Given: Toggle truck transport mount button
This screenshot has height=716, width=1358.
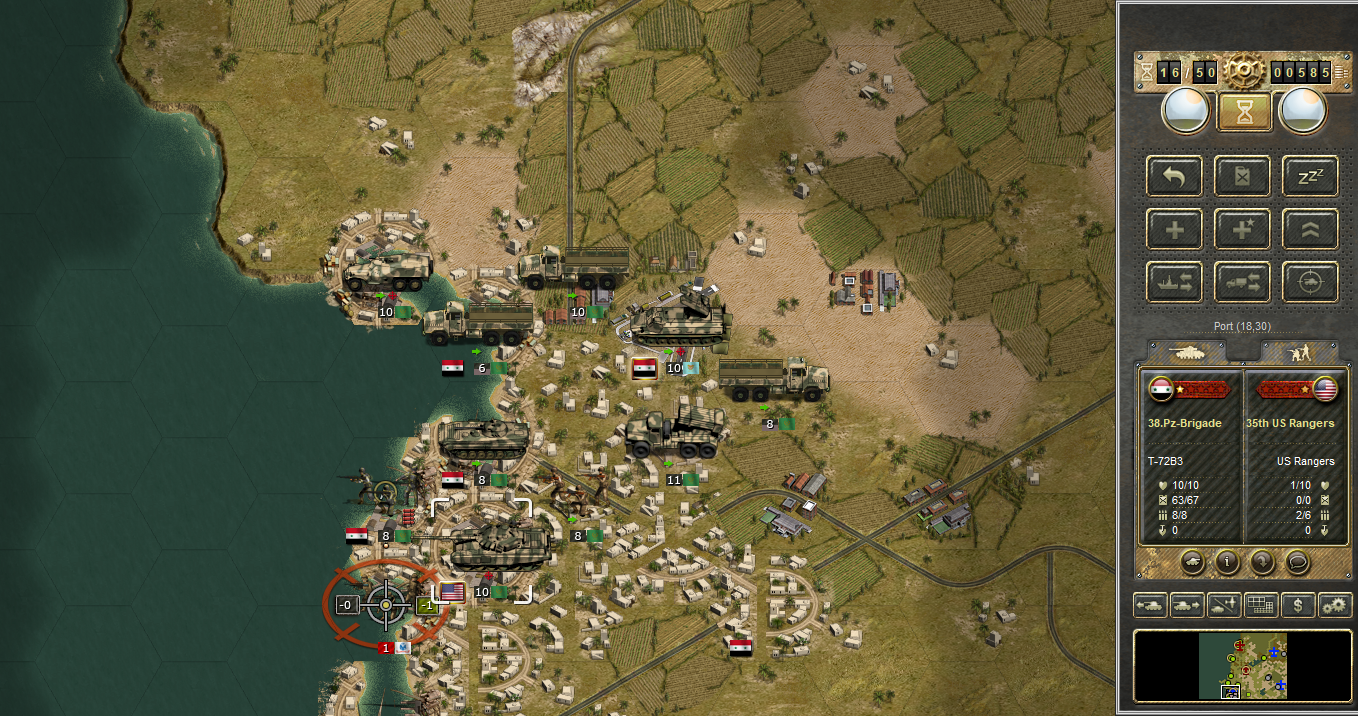Looking at the screenshot, I should pos(1243,283).
